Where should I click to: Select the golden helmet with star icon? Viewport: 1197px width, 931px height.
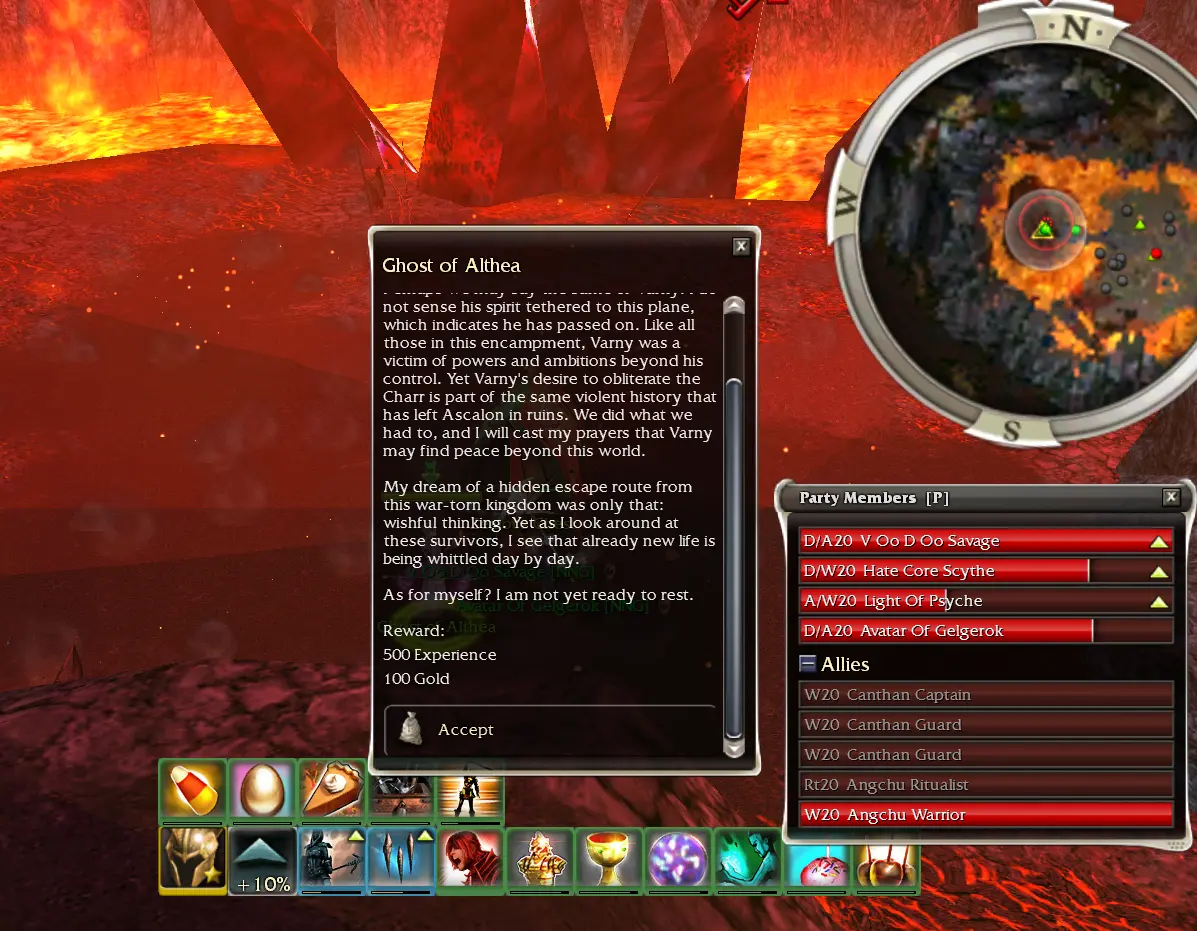(x=192, y=860)
